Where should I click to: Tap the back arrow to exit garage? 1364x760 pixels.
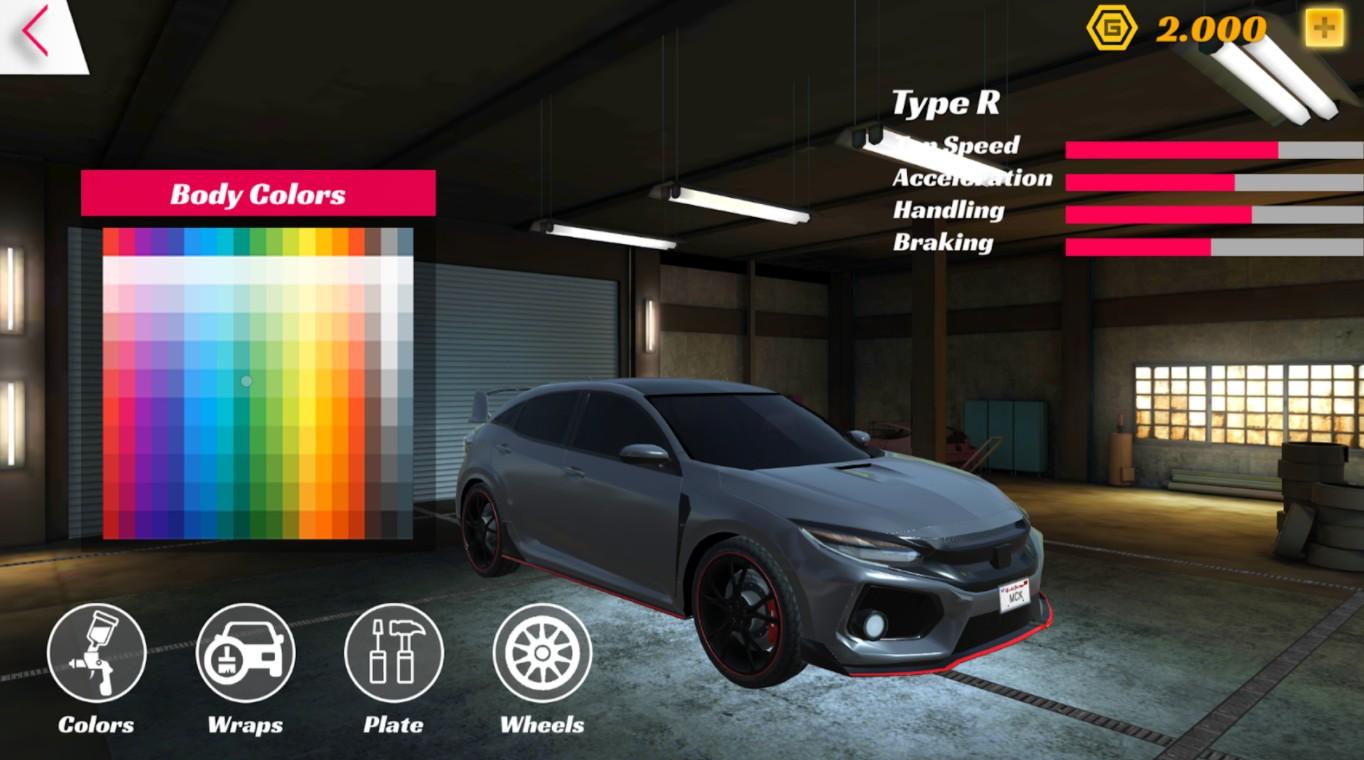(33, 30)
